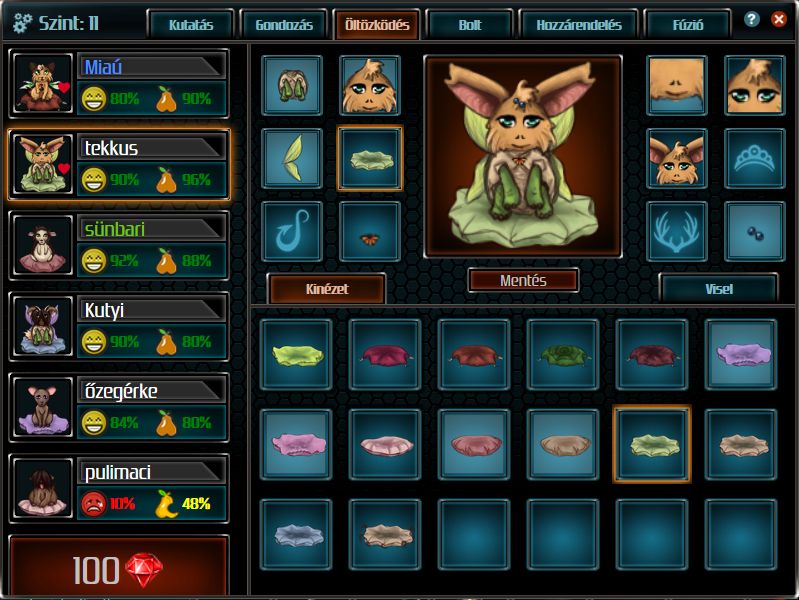Switch to the Visel wear section
This screenshot has width=799, height=600.
click(718, 289)
